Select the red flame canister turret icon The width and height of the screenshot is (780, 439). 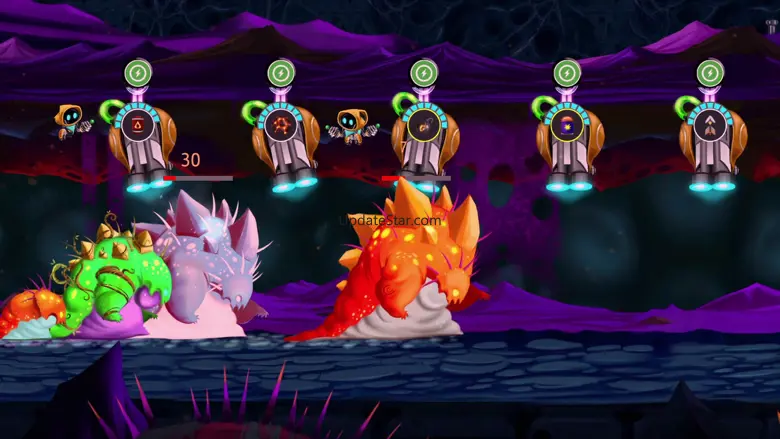click(x=137, y=125)
